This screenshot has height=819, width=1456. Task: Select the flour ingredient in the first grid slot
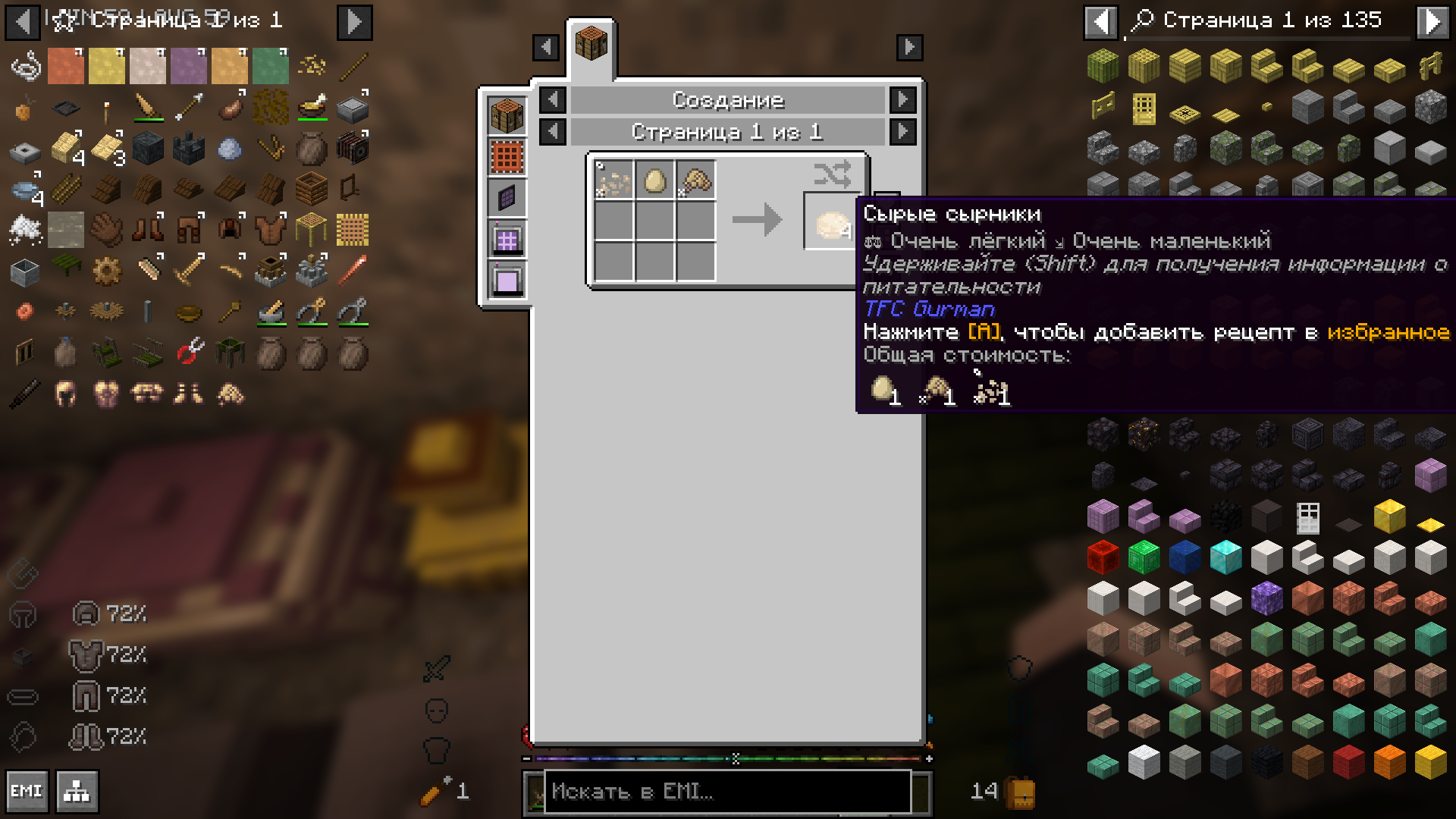(613, 181)
